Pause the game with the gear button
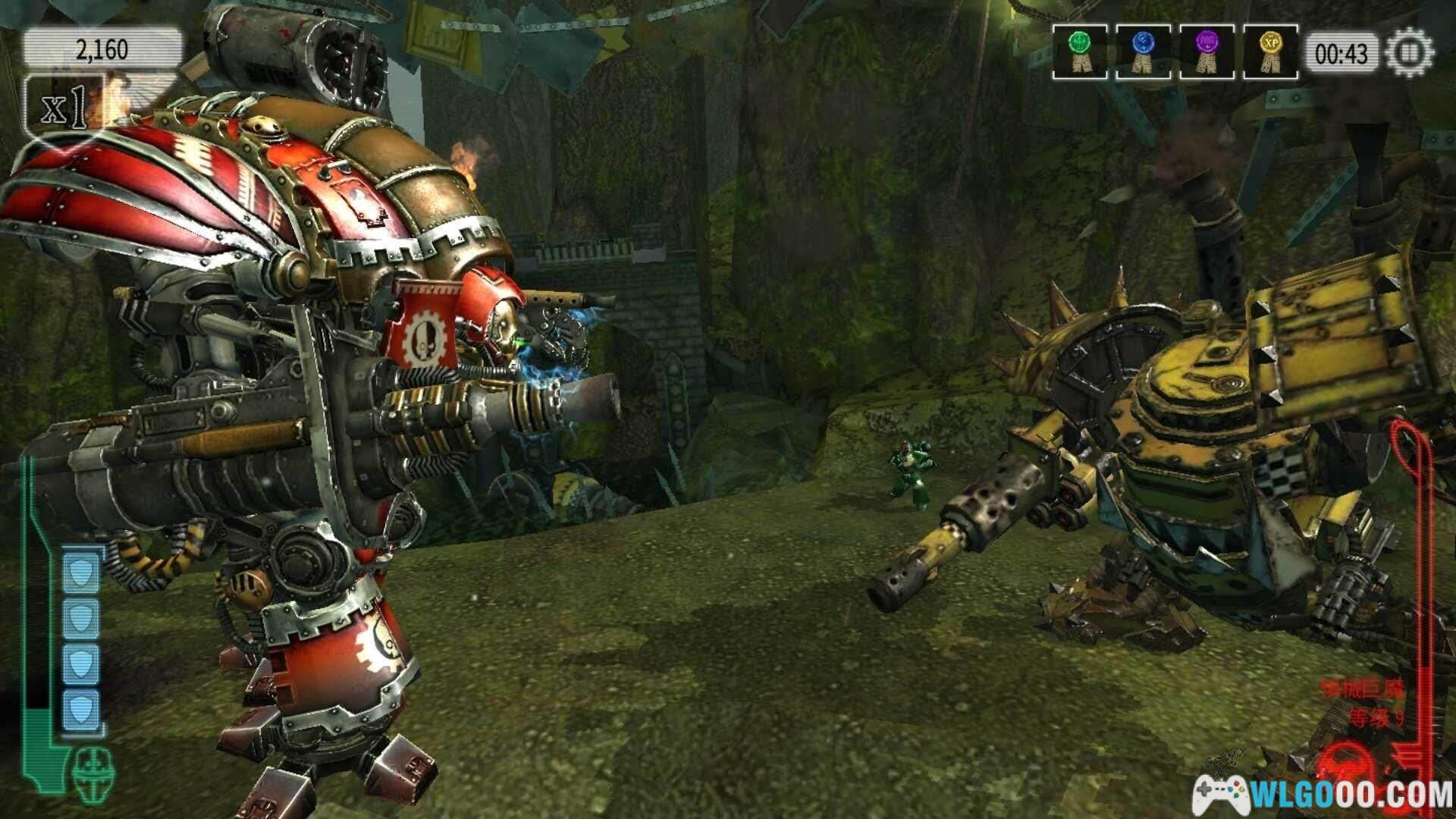The height and width of the screenshot is (819, 1456). [x=1410, y=54]
